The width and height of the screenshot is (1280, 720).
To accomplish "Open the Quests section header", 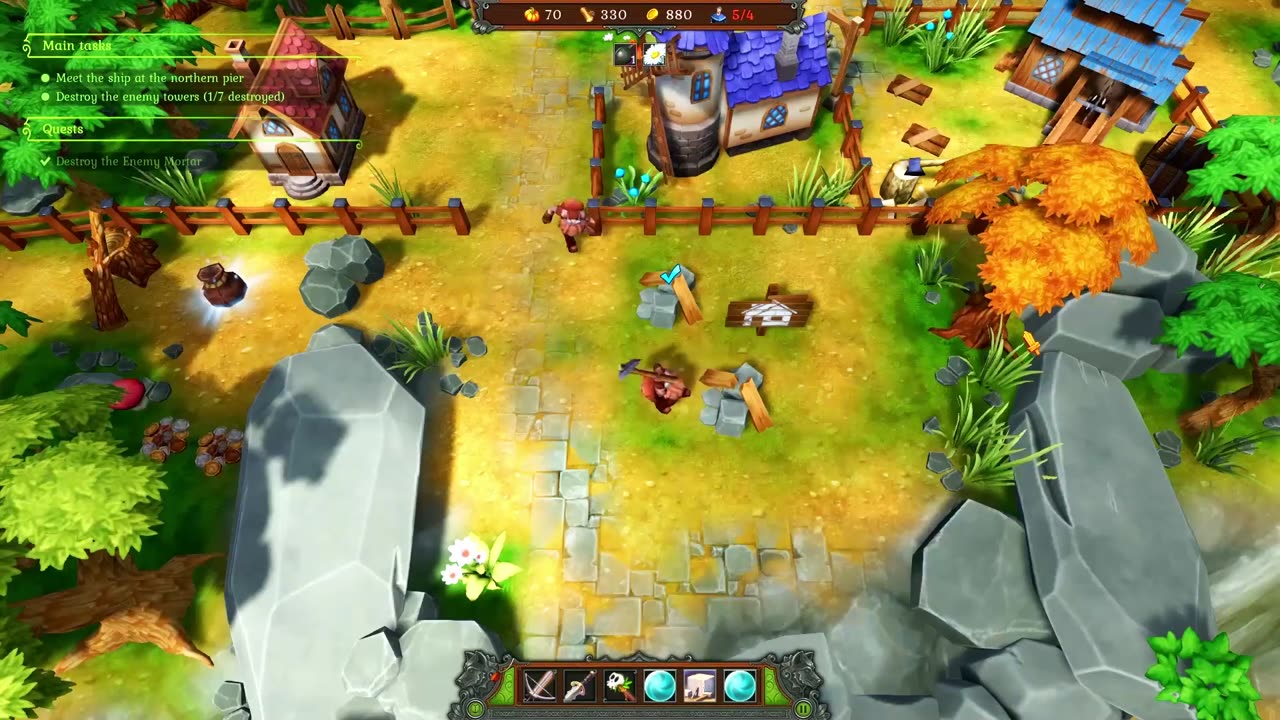I will pyautogui.click(x=63, y=129).
